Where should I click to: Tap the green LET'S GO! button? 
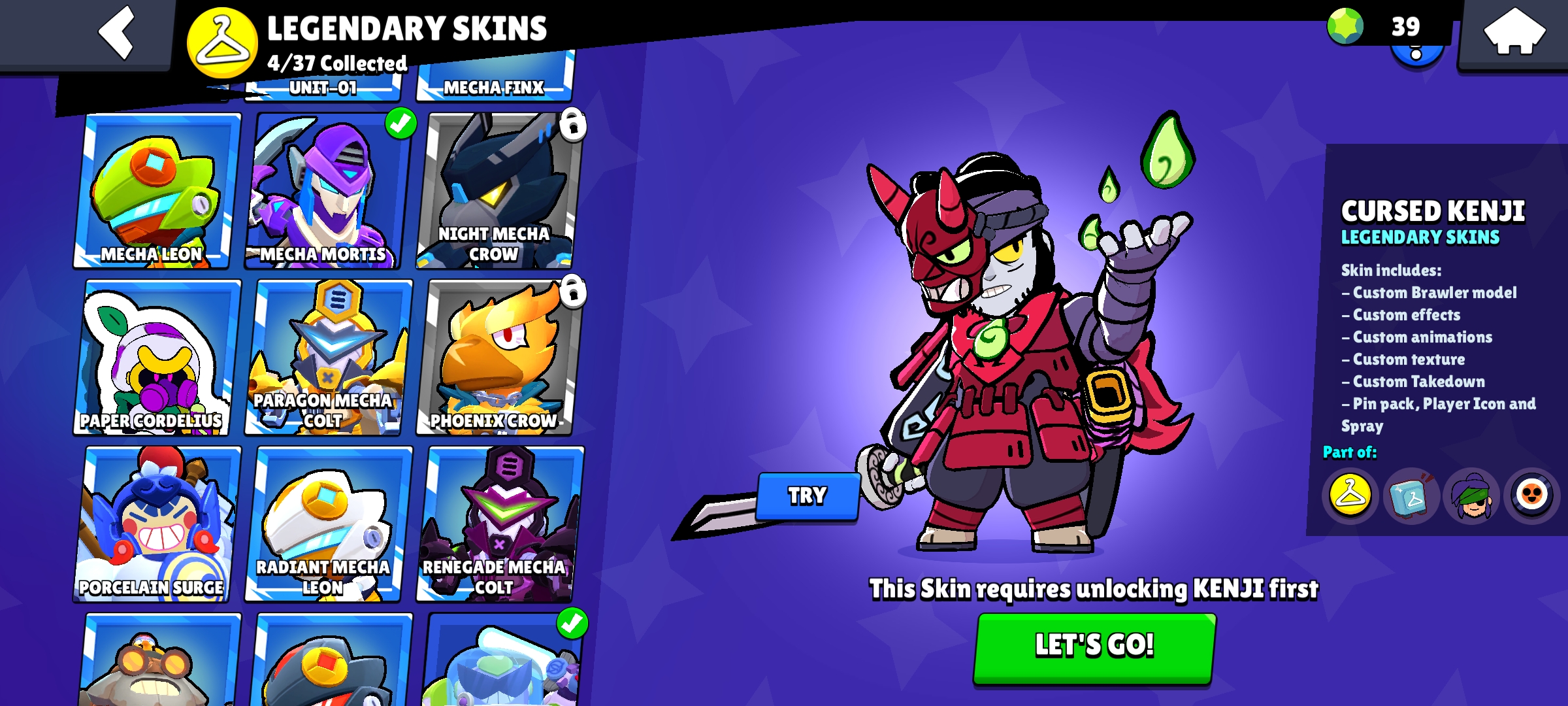(x=1094, y=647)
